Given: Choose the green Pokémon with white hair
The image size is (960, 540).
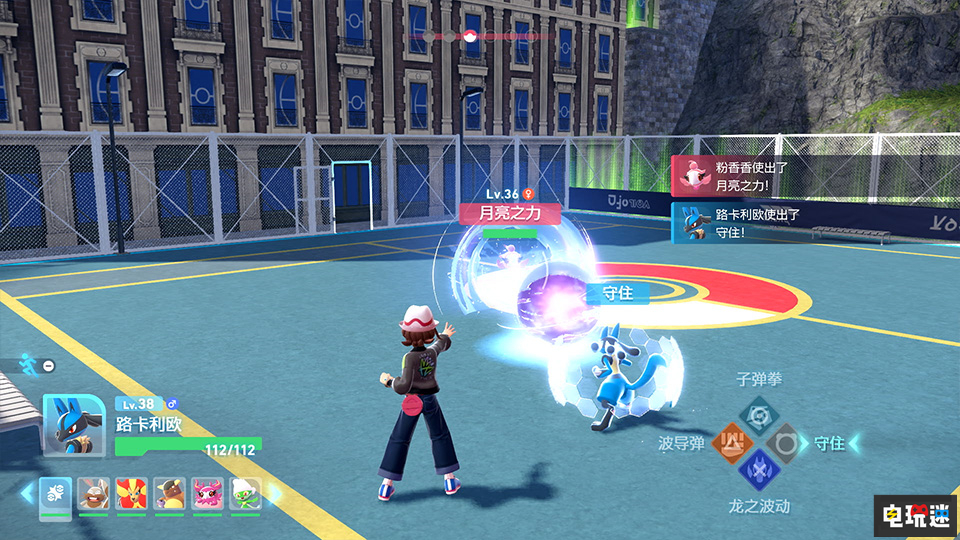Looking at the screenshot, I should coord(246,494).
